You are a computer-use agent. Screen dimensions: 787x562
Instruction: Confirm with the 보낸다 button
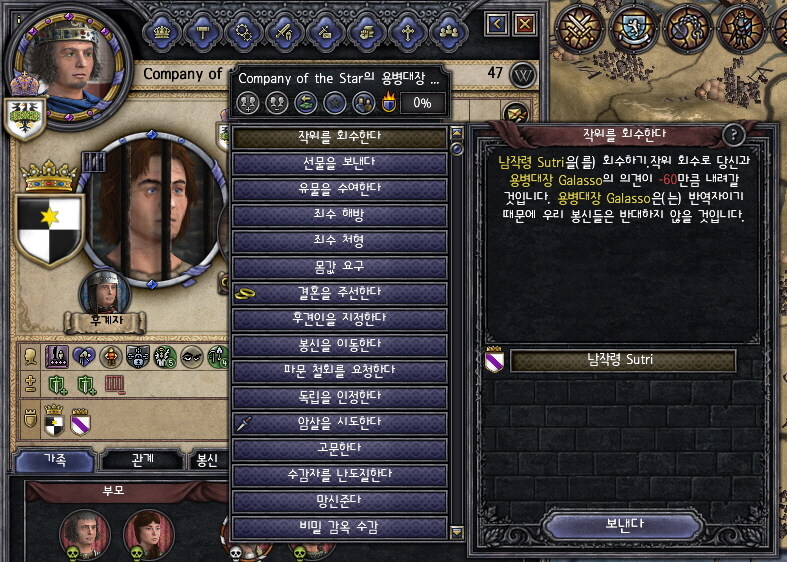pos(624,523)
